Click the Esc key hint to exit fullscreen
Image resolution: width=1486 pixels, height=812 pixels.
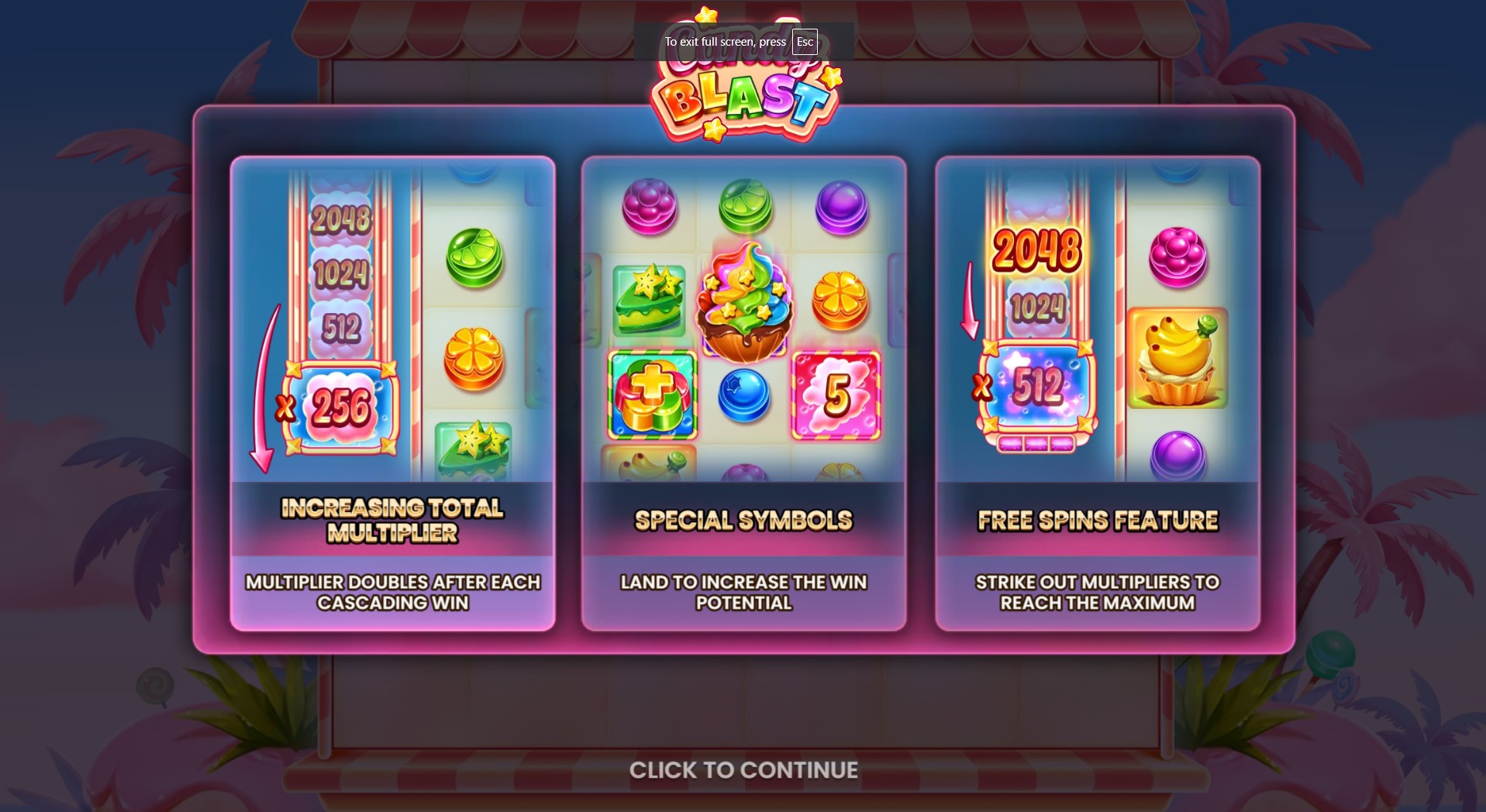coord(803,42)
